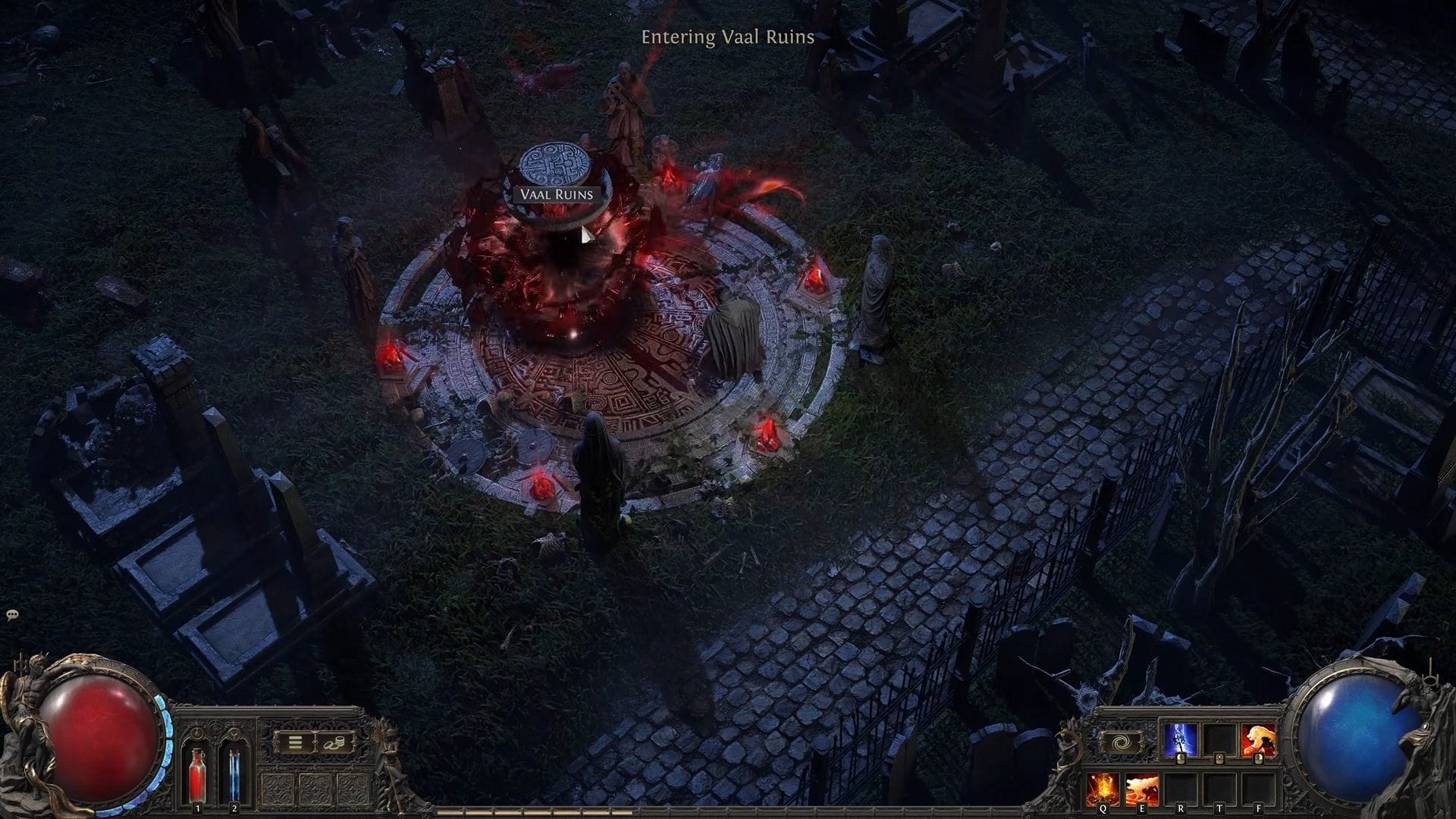Open the currency/coins panel icon
Screen dimensions: 1456x819
coord(334,742)
